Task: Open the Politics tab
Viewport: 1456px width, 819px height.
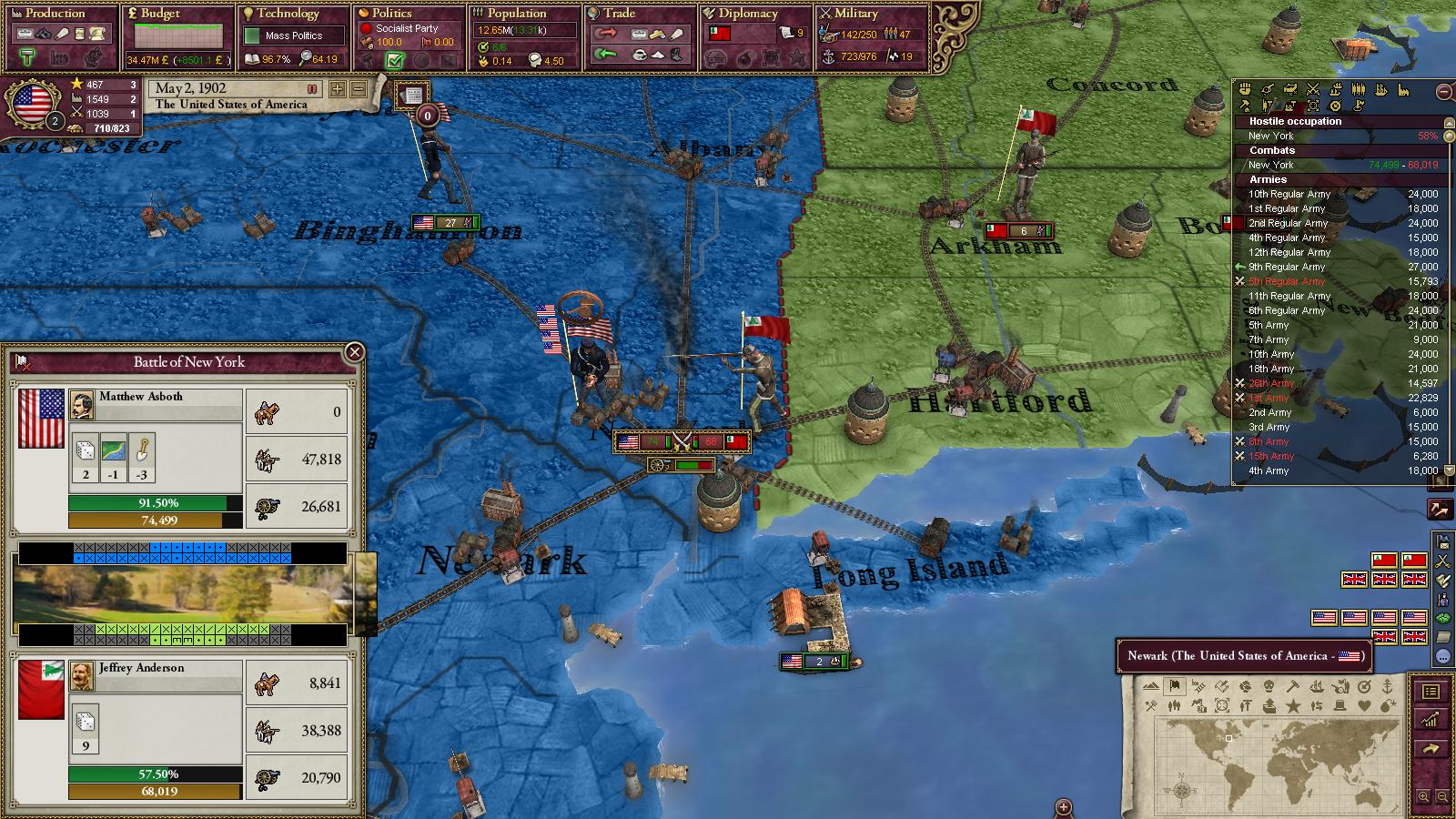Action: coord(392,14)
